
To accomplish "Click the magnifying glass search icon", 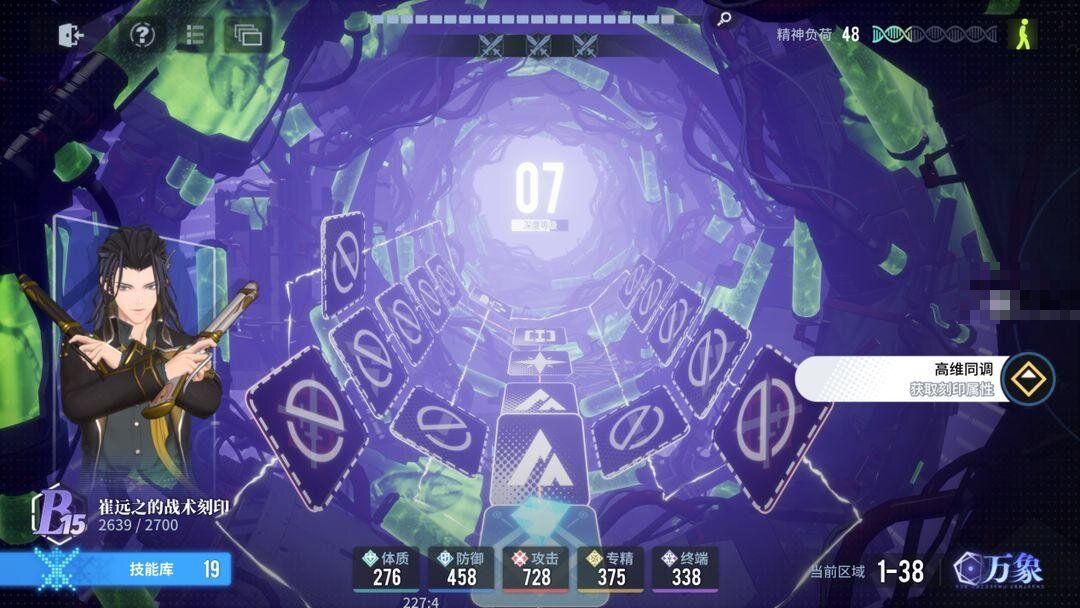I will click(x=724, y=19).
